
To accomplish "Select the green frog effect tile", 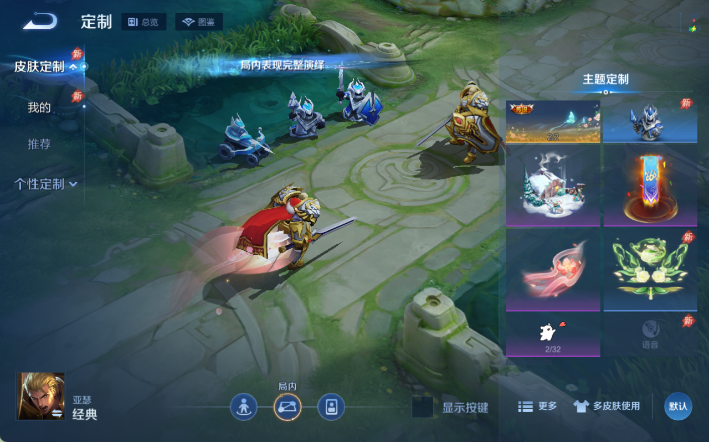I will pos(650,270).
